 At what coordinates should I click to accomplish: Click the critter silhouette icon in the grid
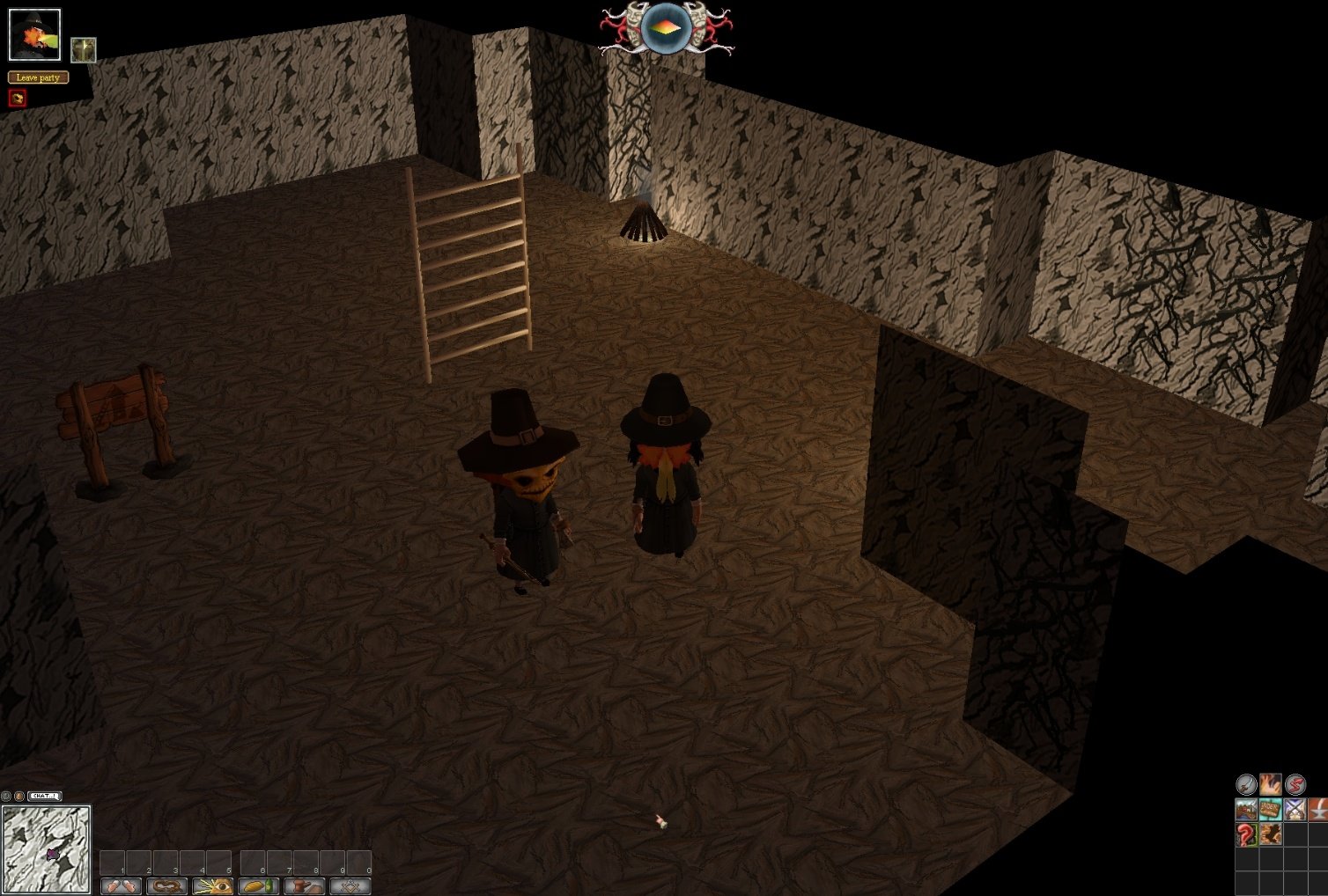click(x=1271, y=834)
